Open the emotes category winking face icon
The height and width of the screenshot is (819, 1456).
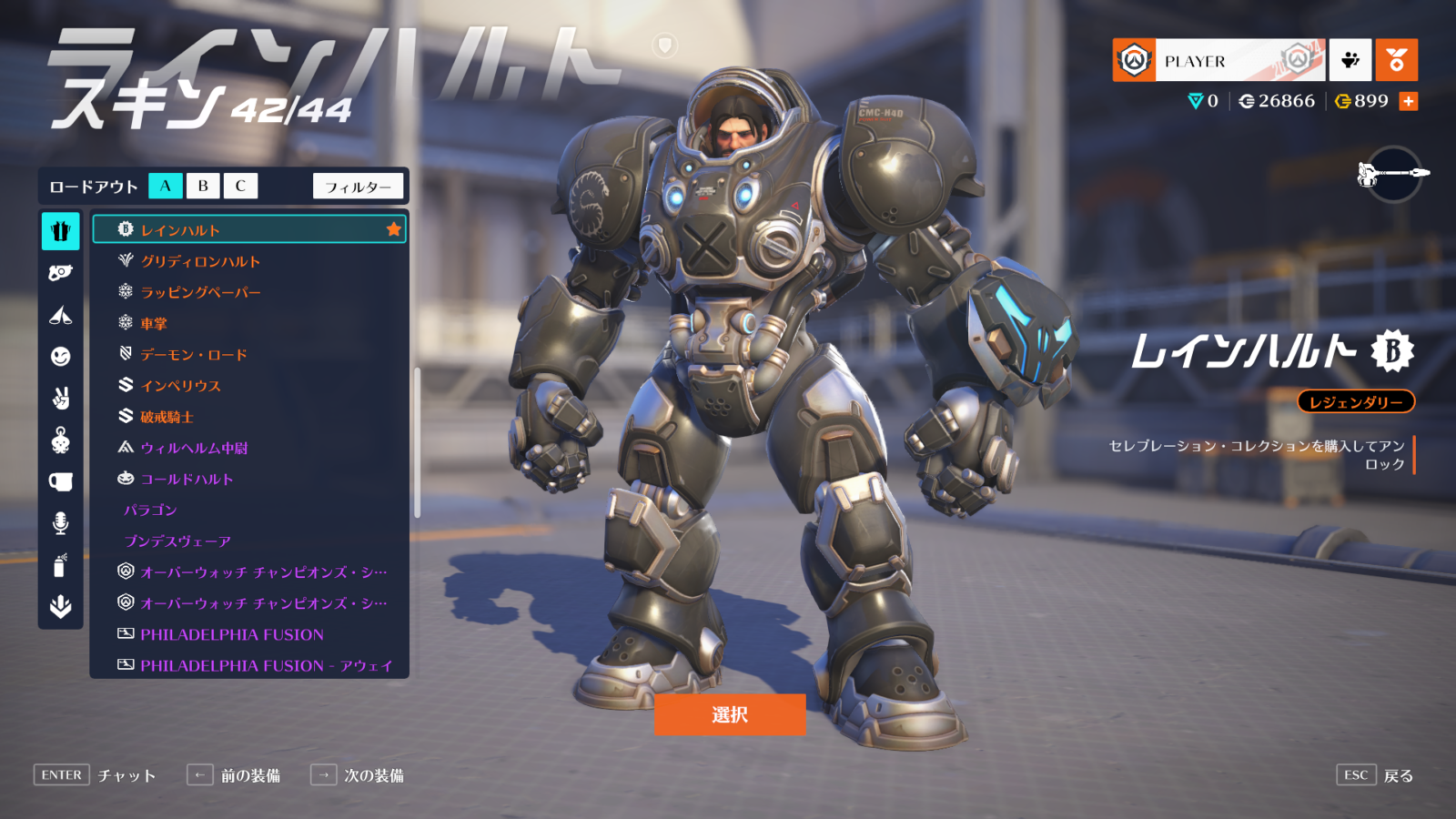click(59, 357)
